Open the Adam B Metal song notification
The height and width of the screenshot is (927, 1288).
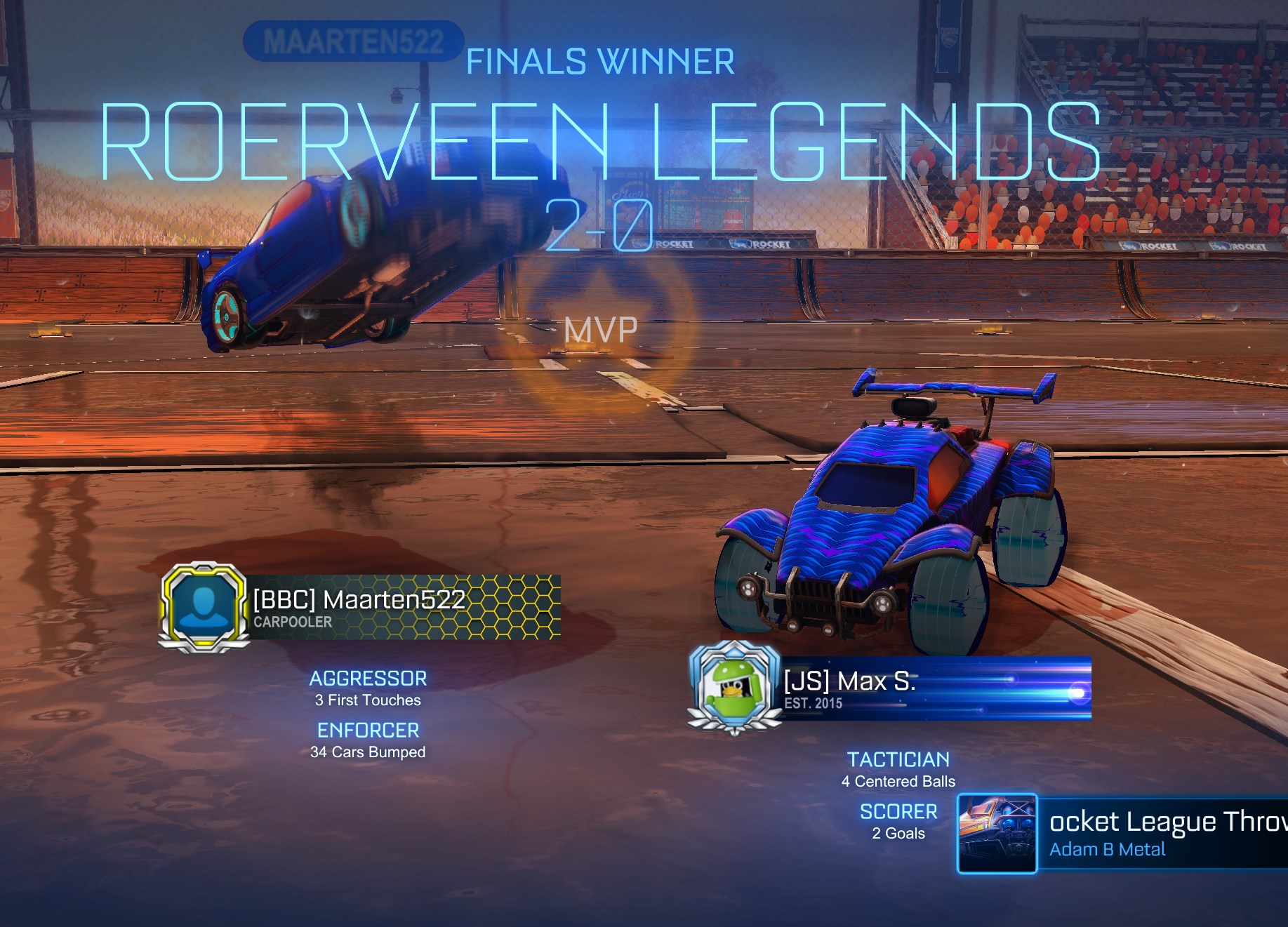coord(1123,834)
